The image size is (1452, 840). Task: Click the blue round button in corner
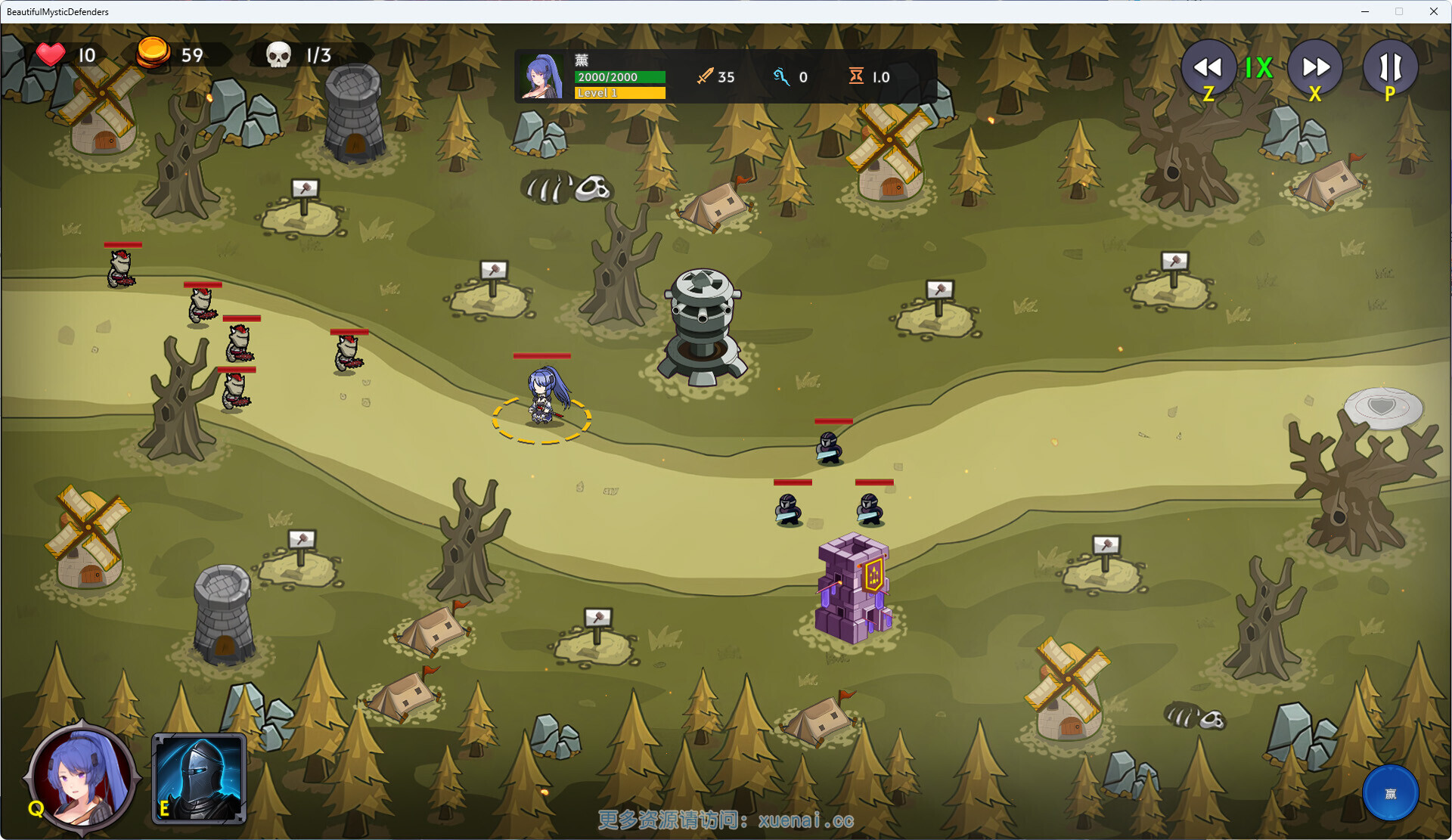coord(1390,793)
